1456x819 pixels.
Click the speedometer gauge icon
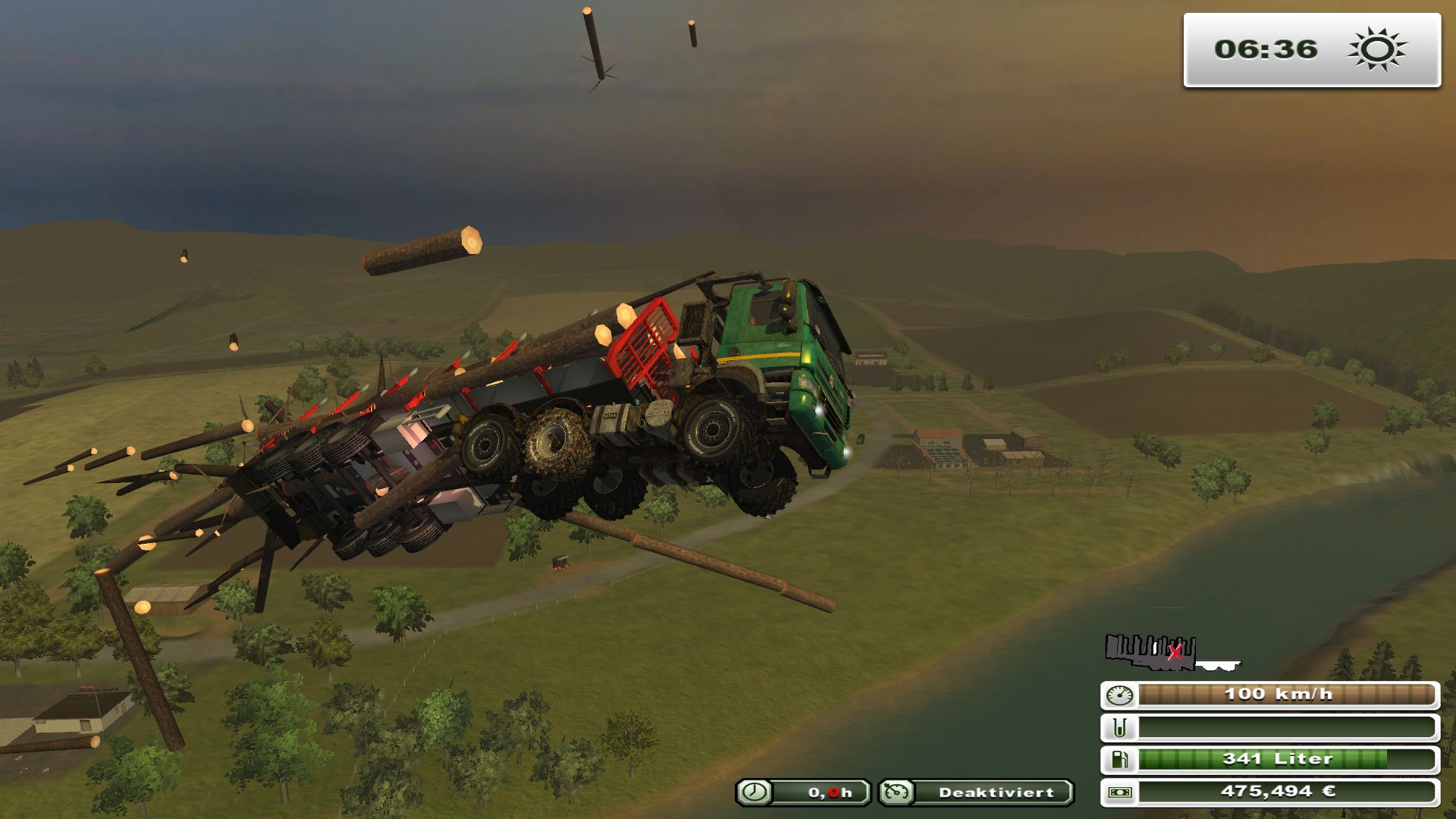pos(1120,695)
